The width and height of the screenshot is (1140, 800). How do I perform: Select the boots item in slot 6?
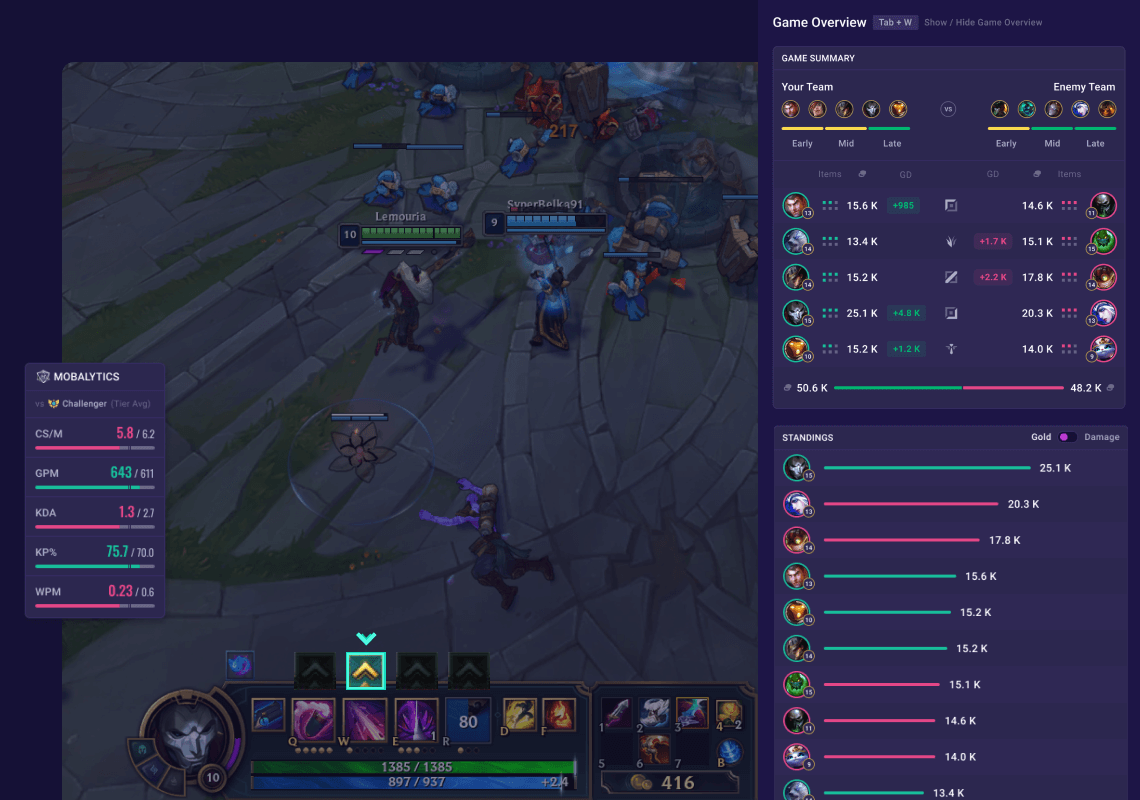pos(655,749)
